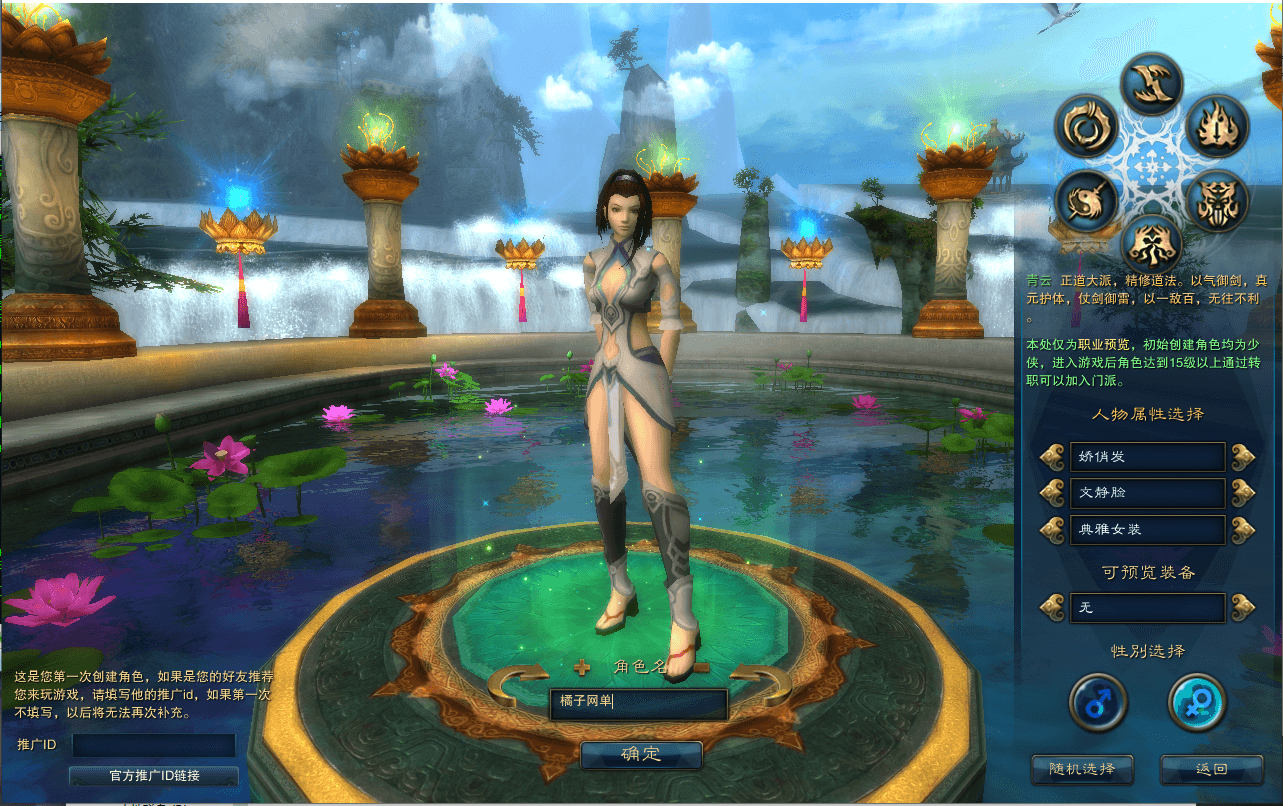This screenshot has height=806, width=1283.
Task: Go back with the 返回 button
Action: [x=1210, y=769]
